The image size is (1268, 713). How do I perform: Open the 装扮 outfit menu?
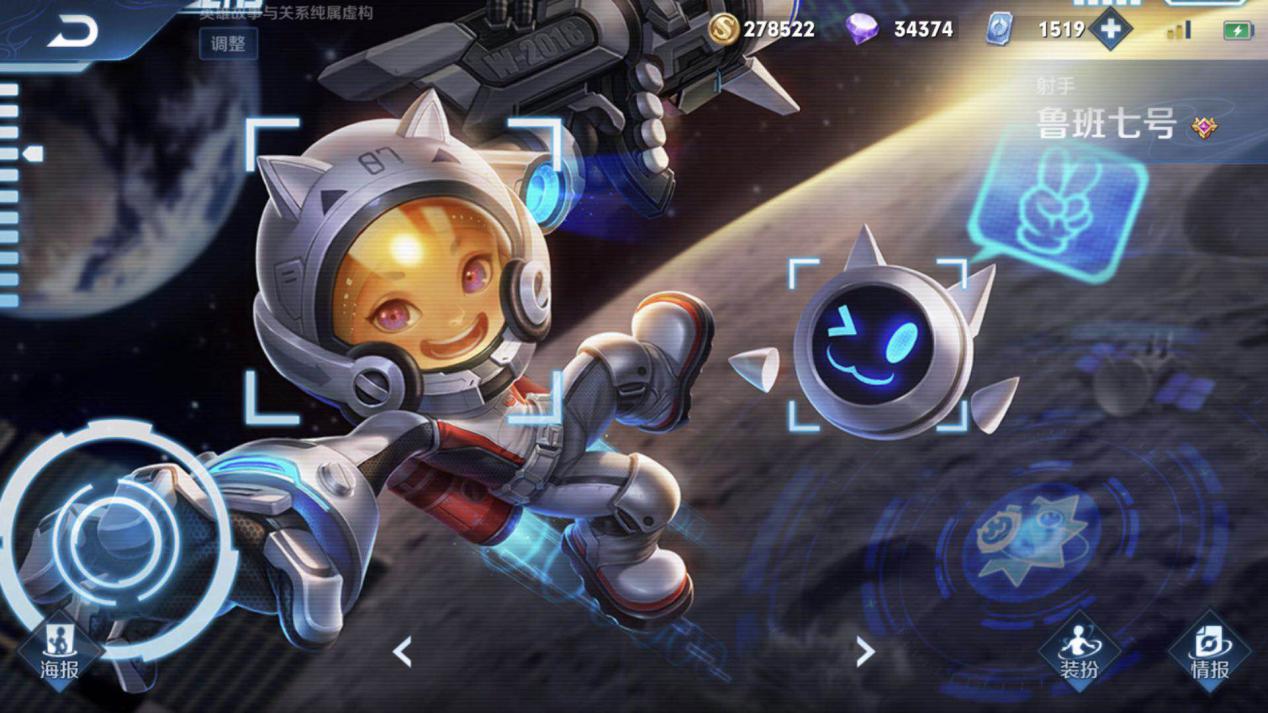point(1079,651)
